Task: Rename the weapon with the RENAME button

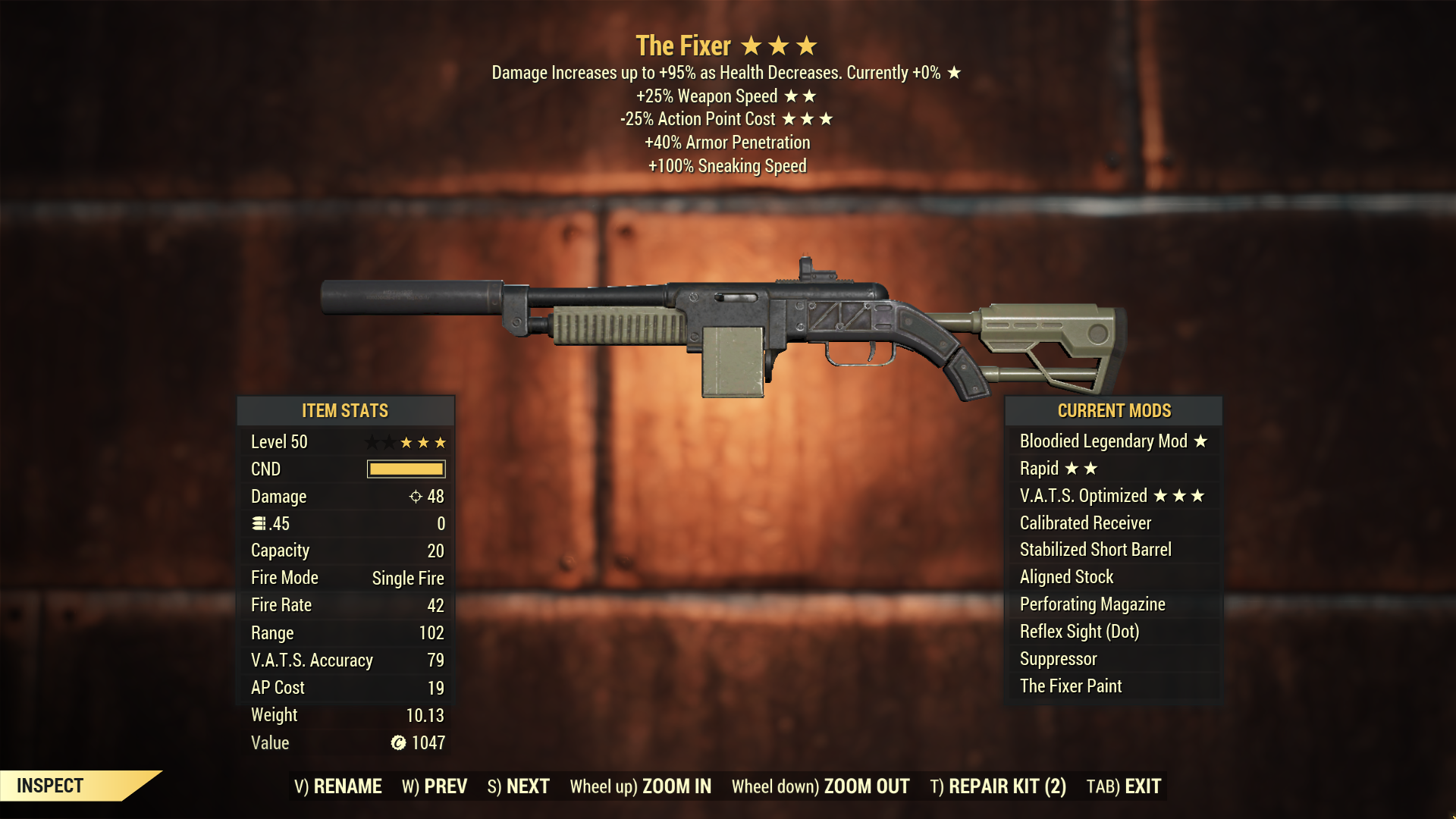Action: pos(338,786)
